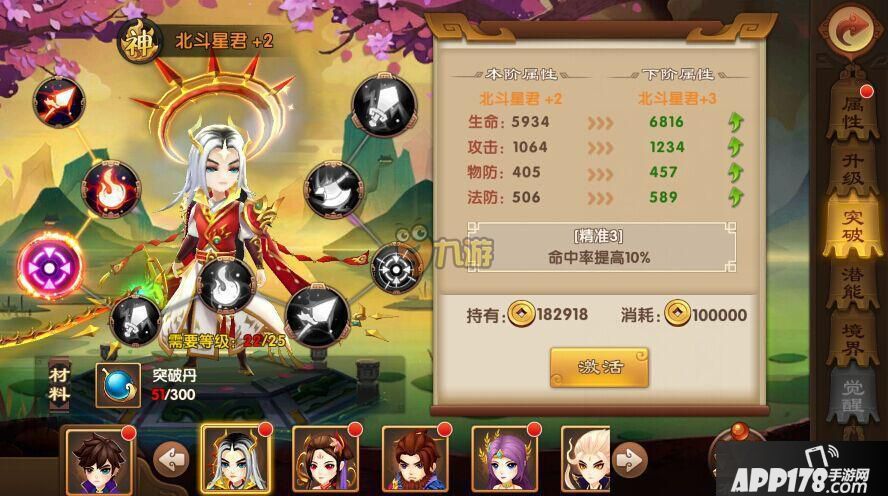Show previous heroes with the left arrow
The height and width of the screenshot is (496, 888).
(x=171, y=461)
